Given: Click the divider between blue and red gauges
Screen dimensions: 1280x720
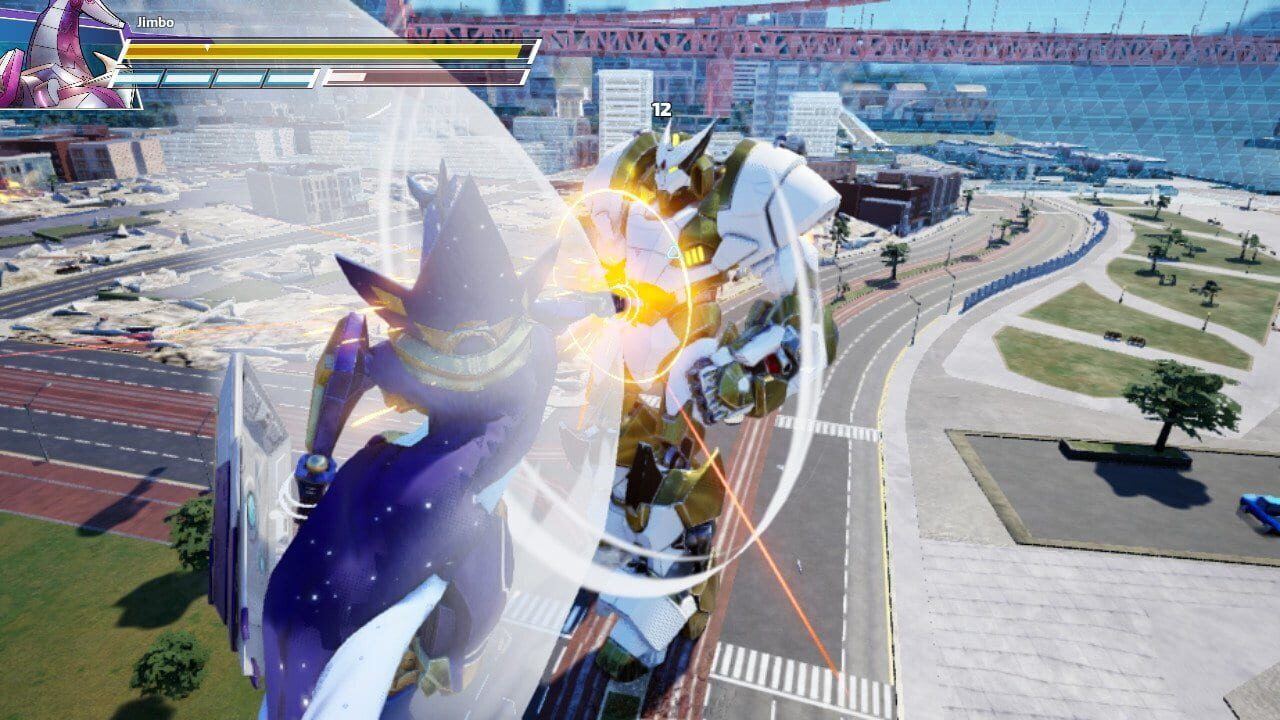Looking at the screenshot, I should pos(322,76).
